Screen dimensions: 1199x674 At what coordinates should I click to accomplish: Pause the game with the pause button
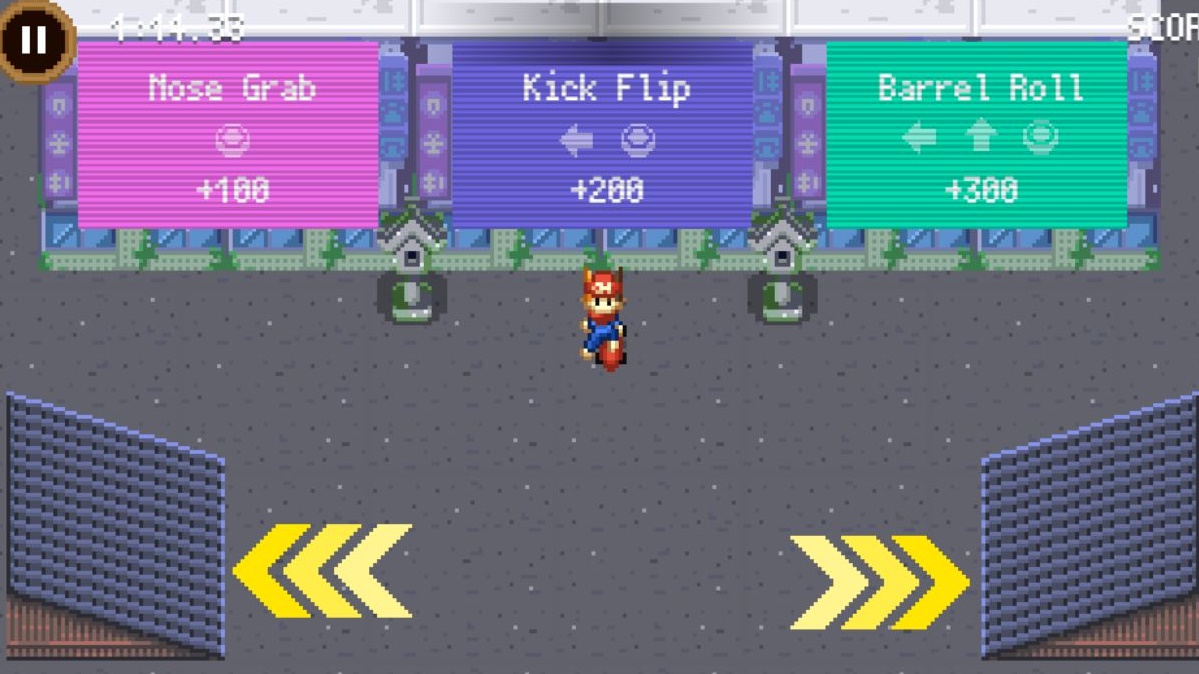click(x=34, y=40)
